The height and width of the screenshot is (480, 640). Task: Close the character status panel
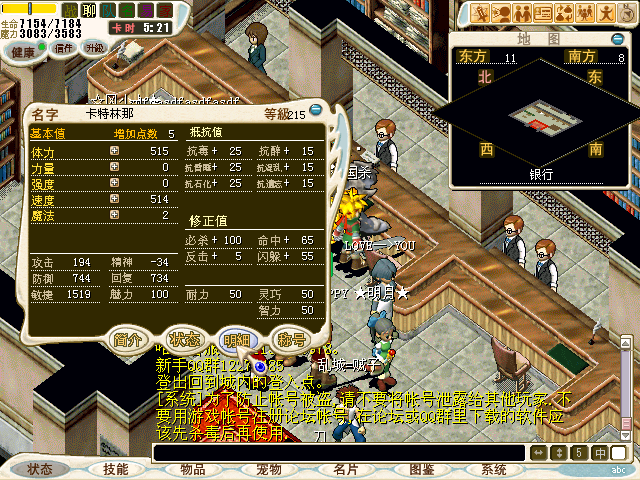coord(317,110)
